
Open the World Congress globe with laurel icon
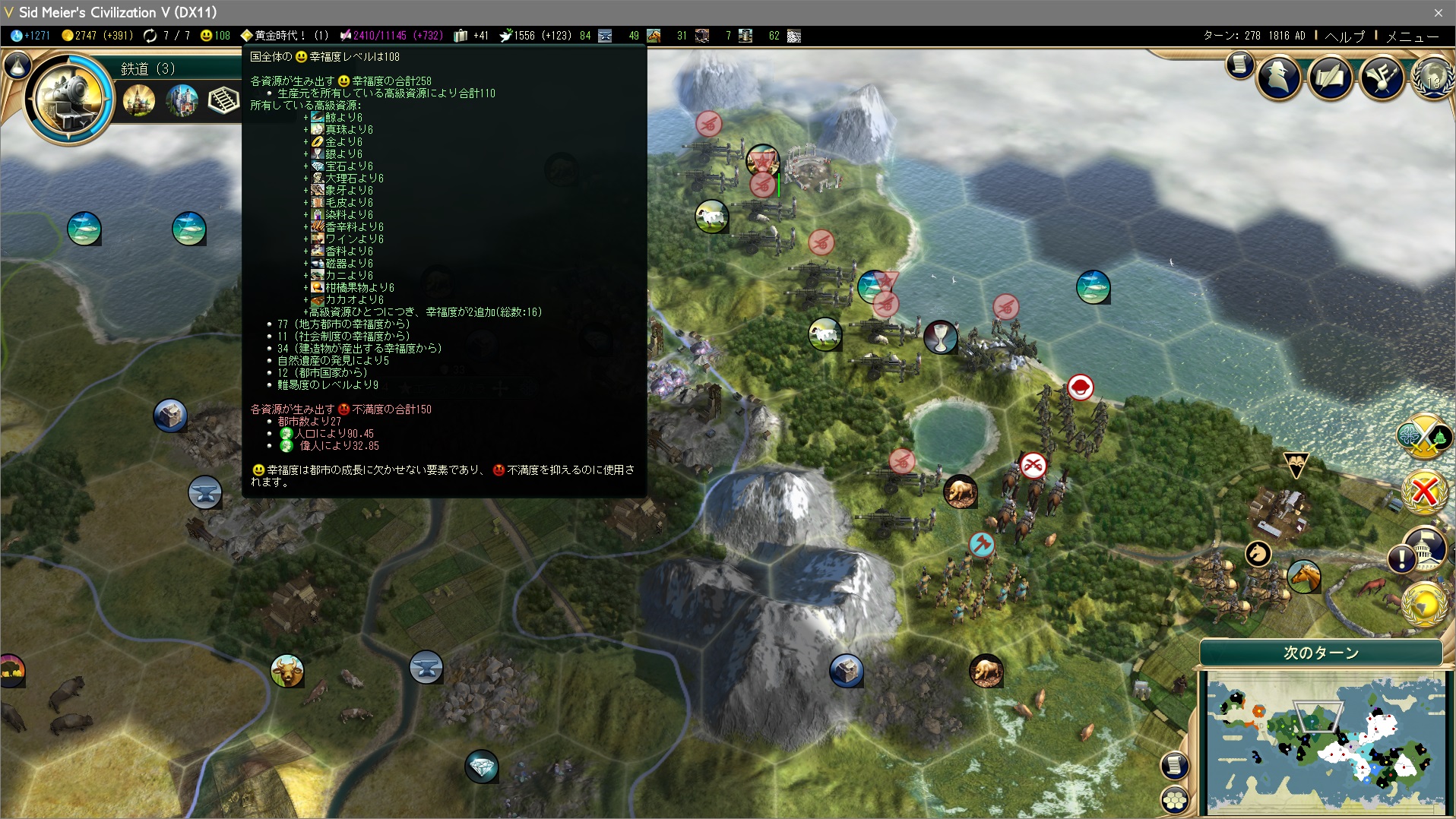(1432, 76)
